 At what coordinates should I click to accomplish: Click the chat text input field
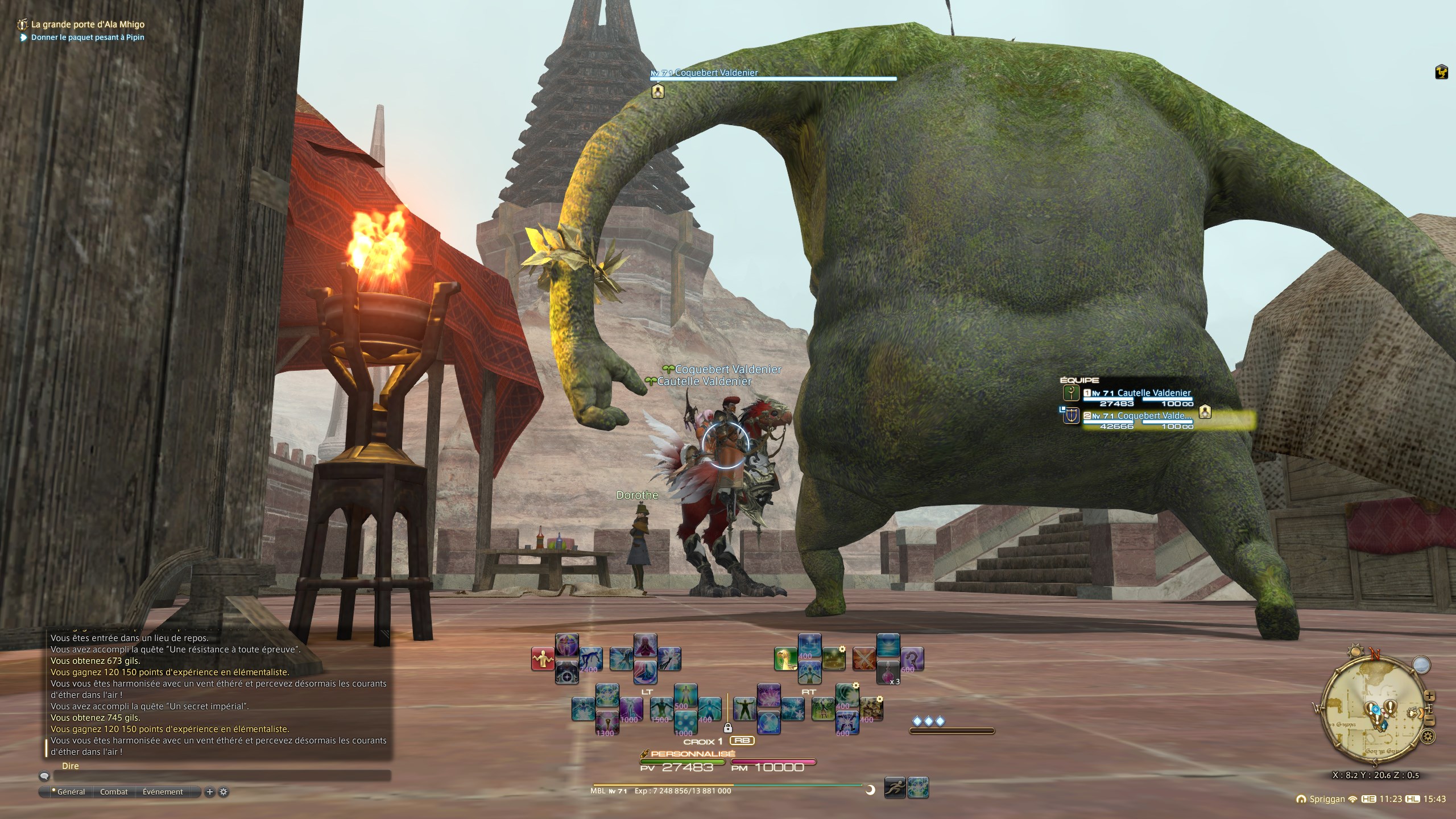pos(222,776)
